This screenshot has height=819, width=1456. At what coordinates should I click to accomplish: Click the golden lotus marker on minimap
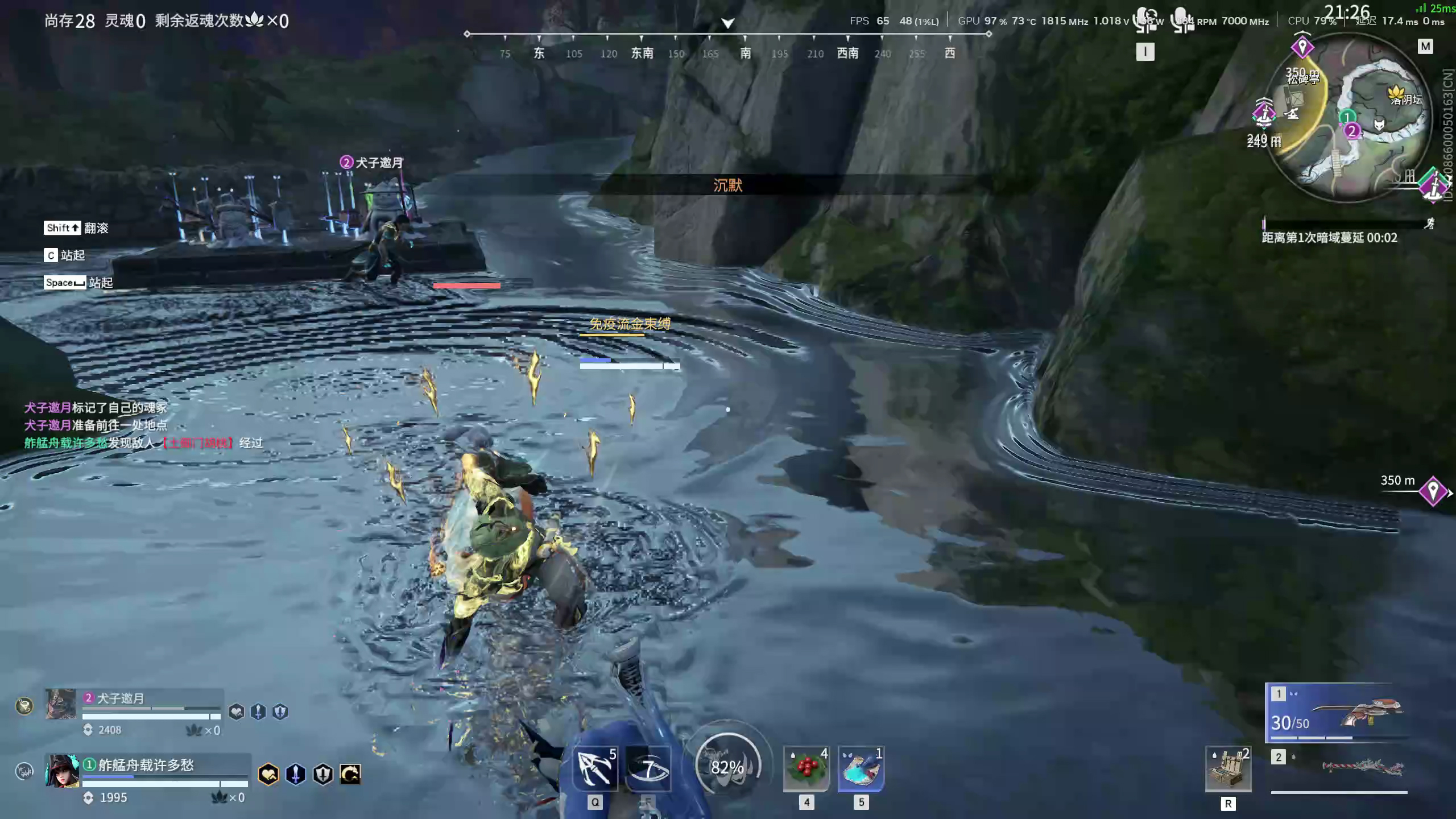tap(1395, 92)
